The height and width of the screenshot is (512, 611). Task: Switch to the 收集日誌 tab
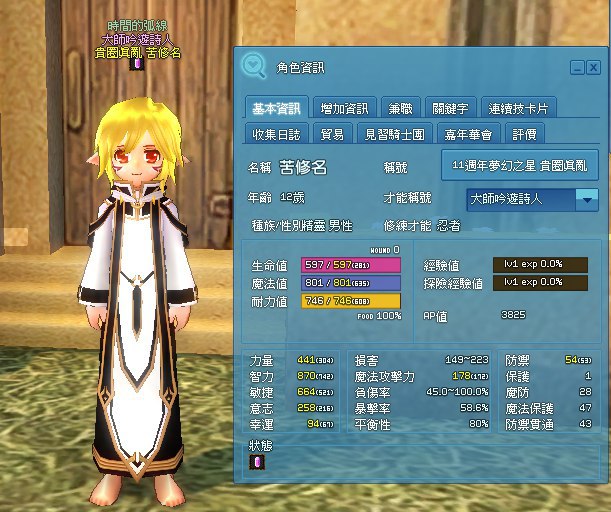click(276, 134)
